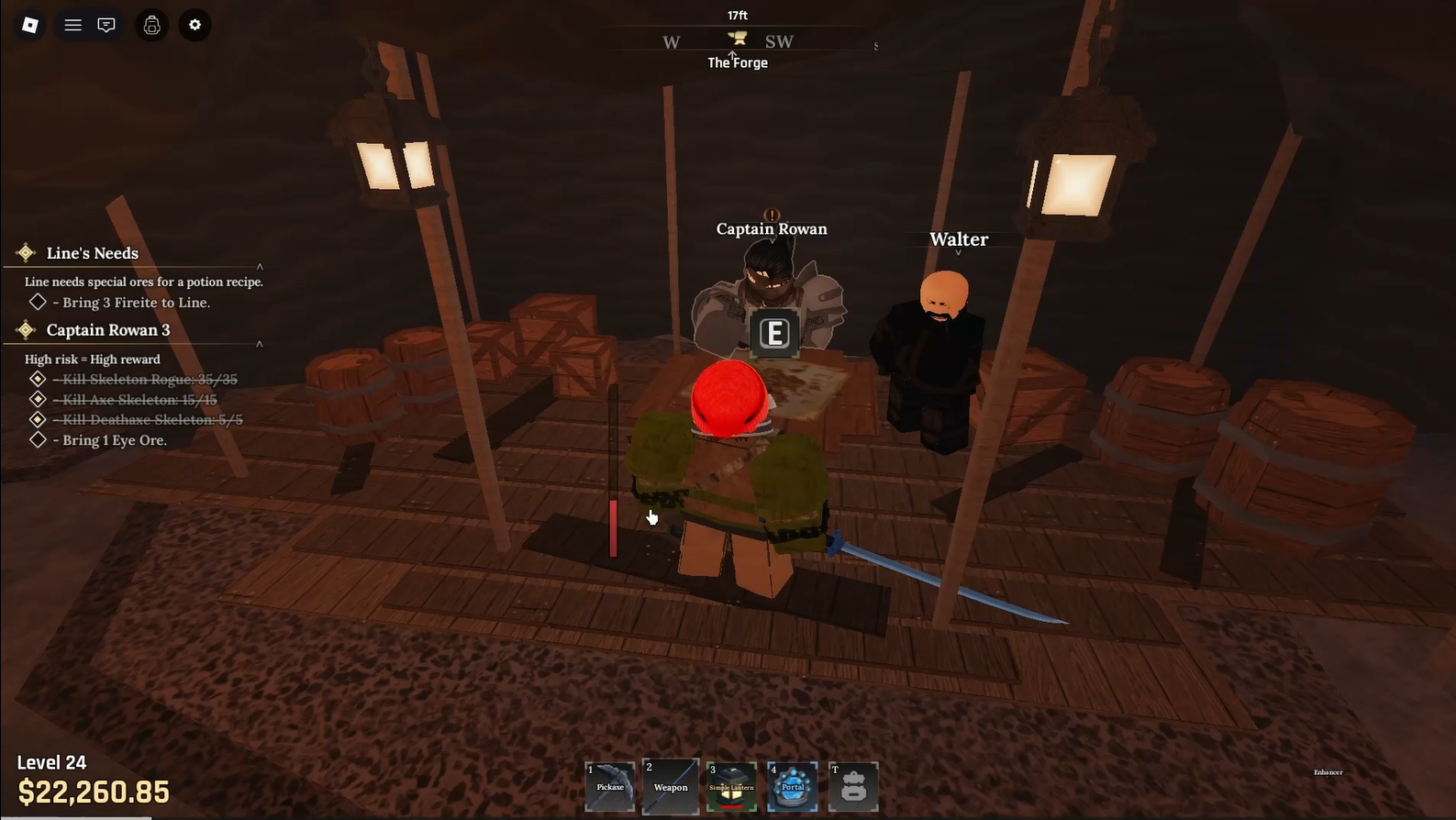Activate the Portal hotbar slot
This screenshot has height=820, width=1456.
tap(793, 786)
